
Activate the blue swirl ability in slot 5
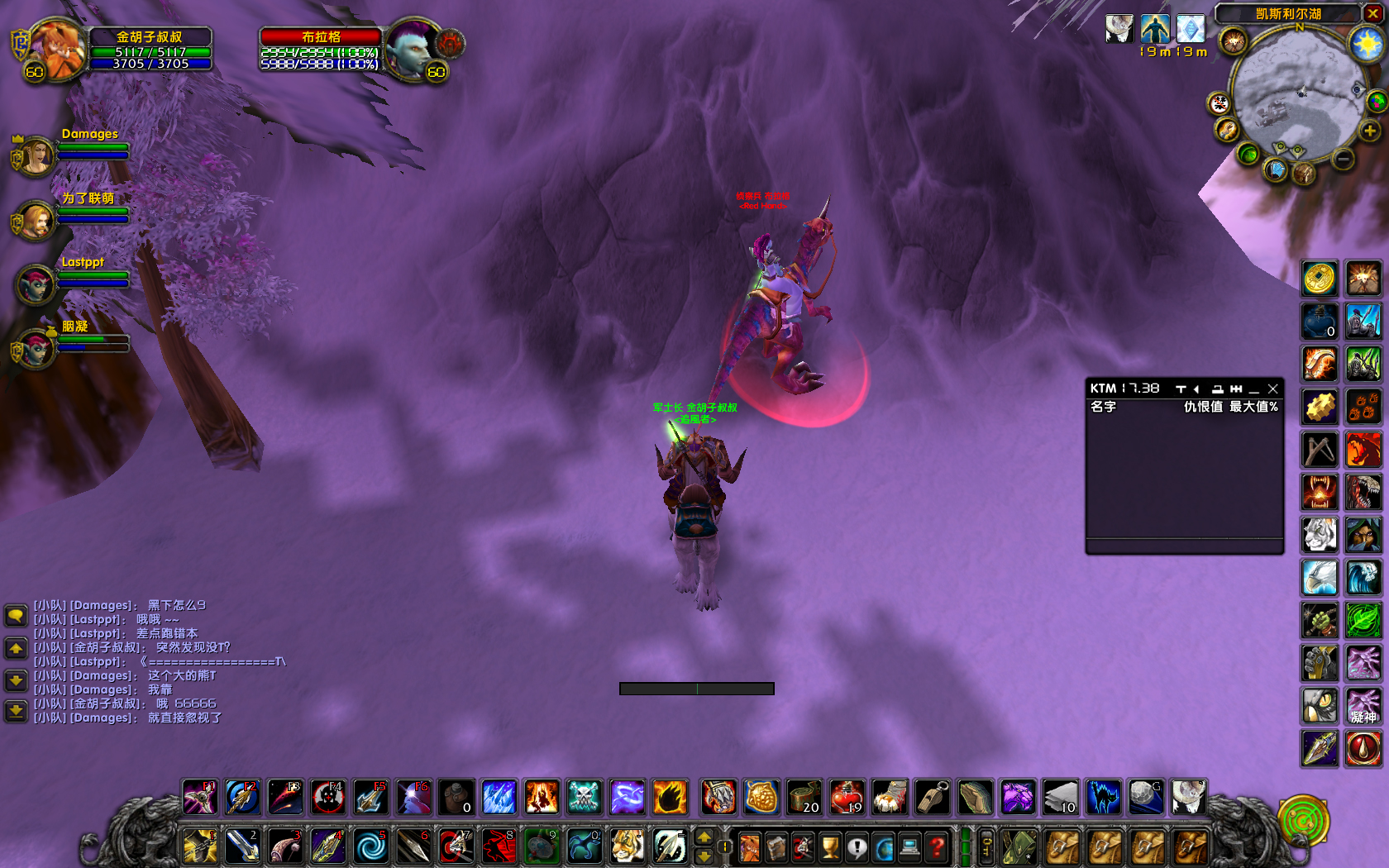pos(370,847)
